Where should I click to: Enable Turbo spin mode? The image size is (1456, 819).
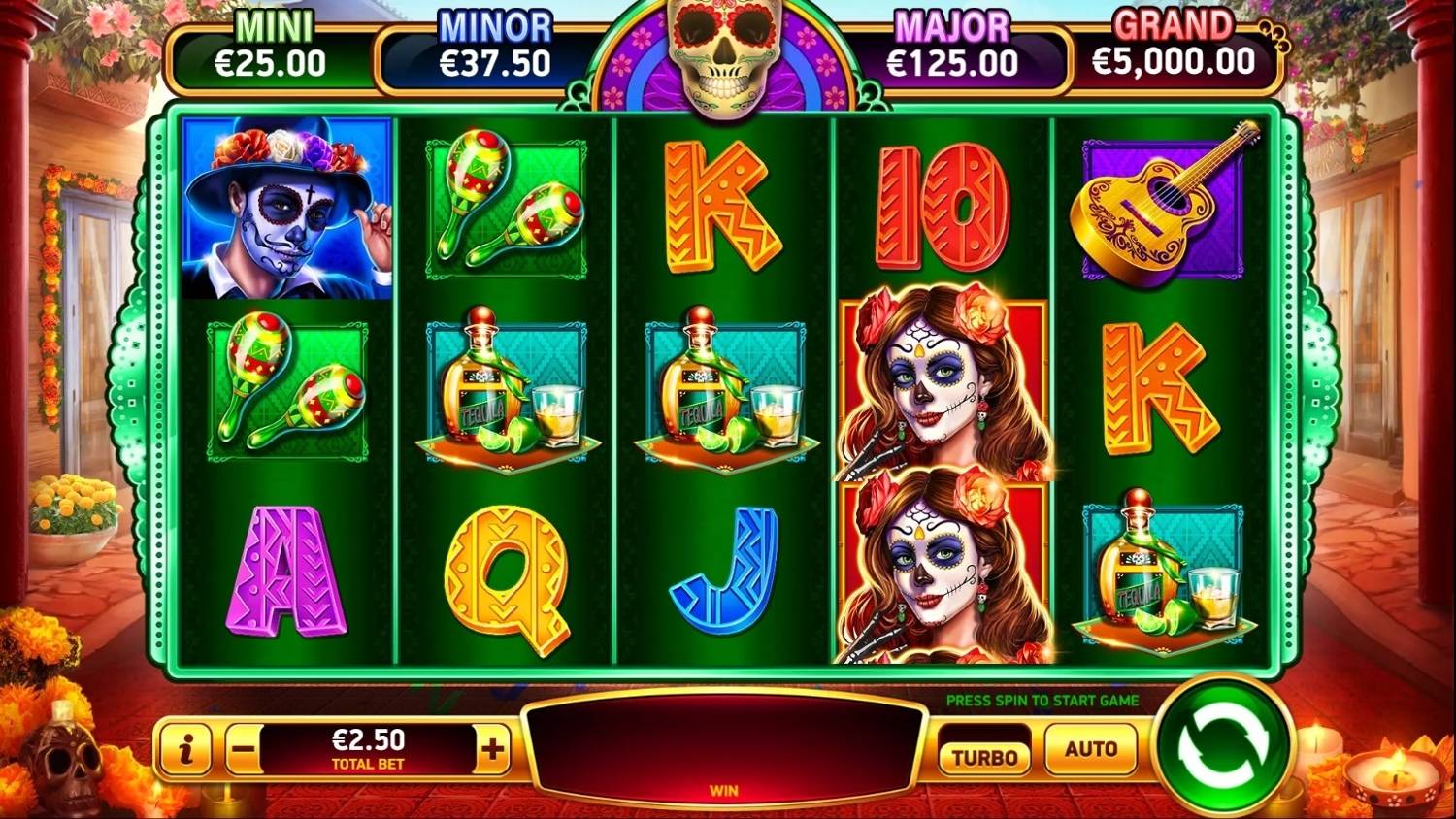[x=984, y=756]
